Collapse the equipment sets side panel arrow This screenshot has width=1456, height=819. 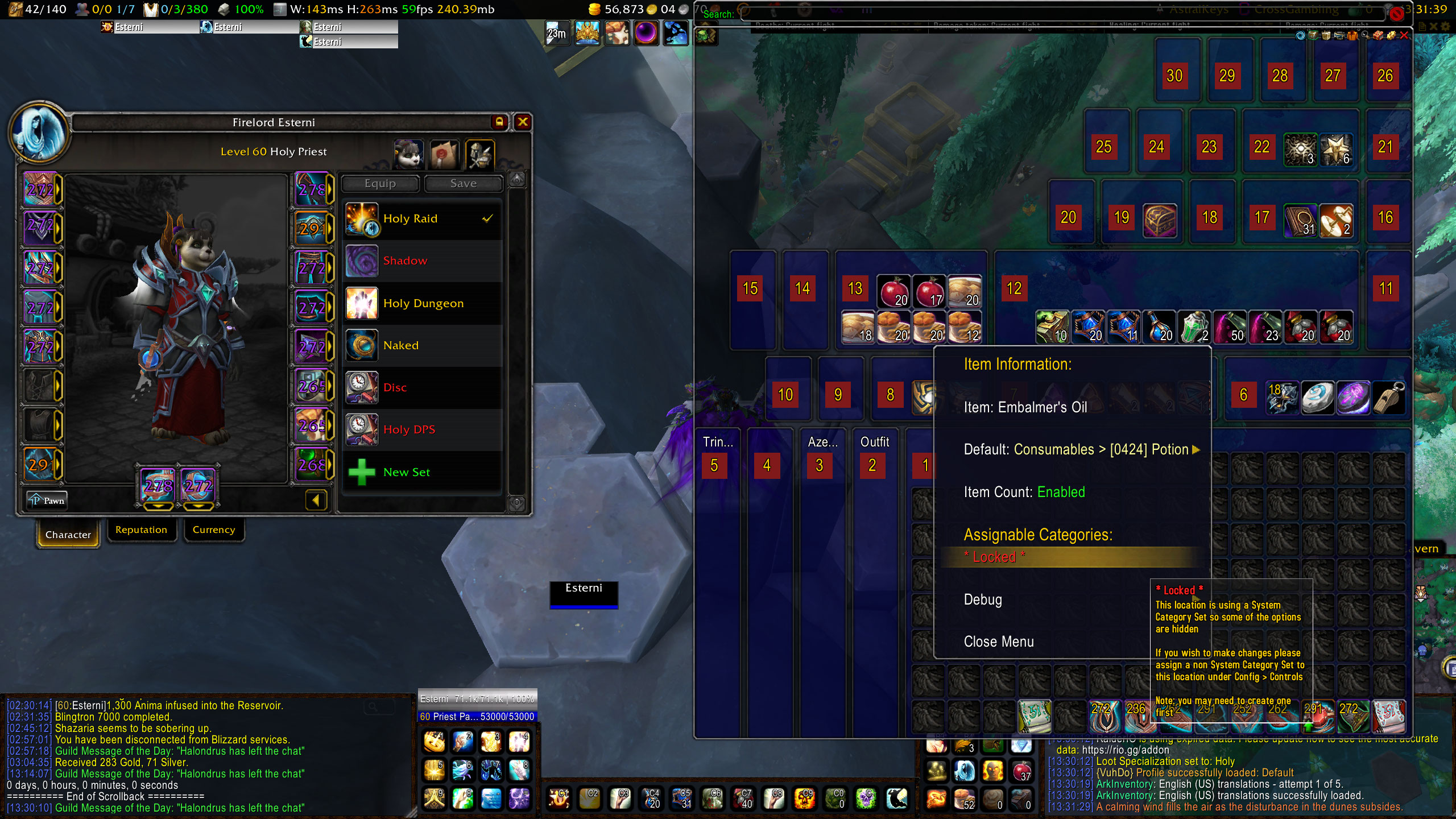(x=316, y=500)
